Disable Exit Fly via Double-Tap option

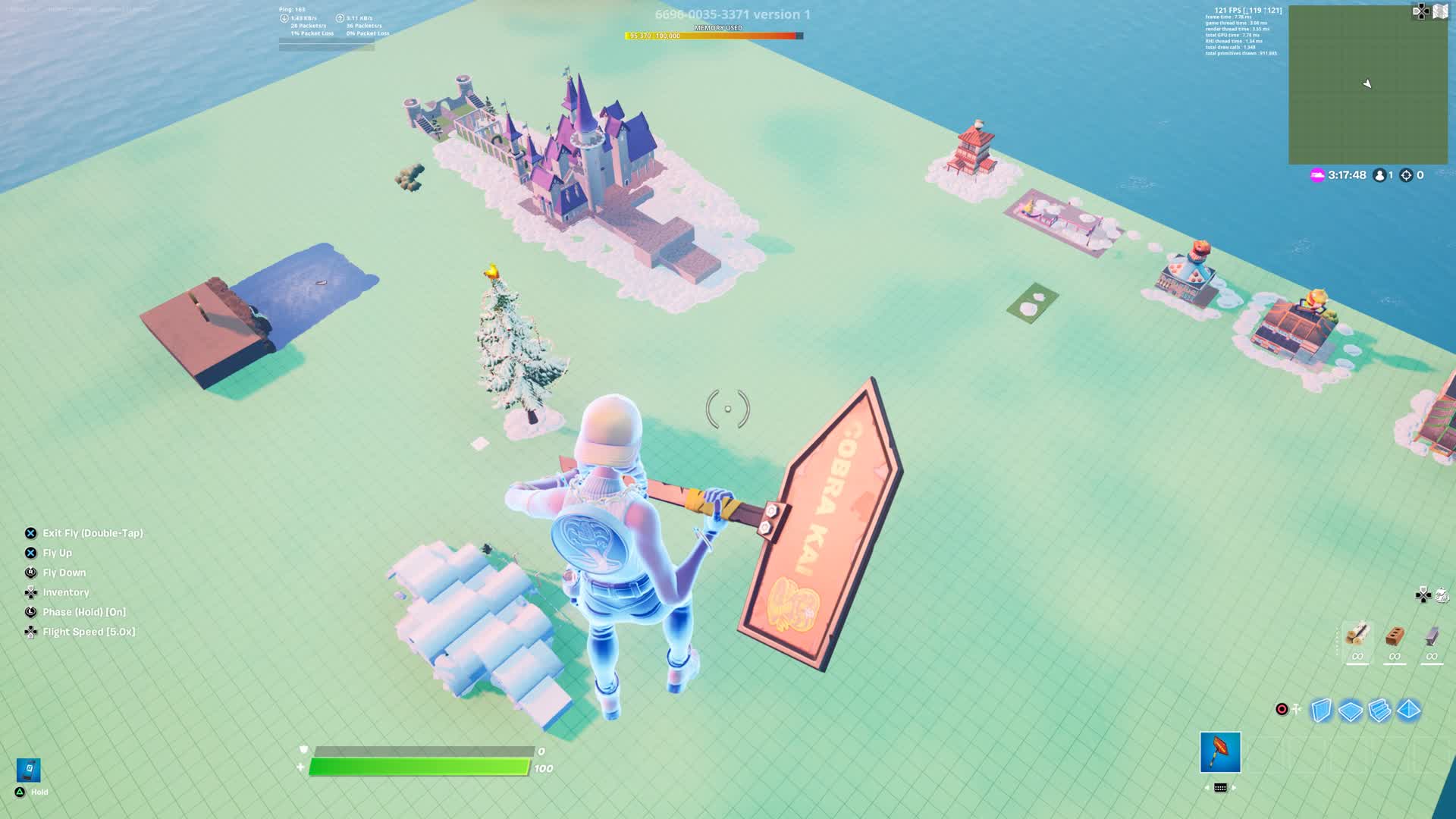pyautogui.click(x=93, y=533)
